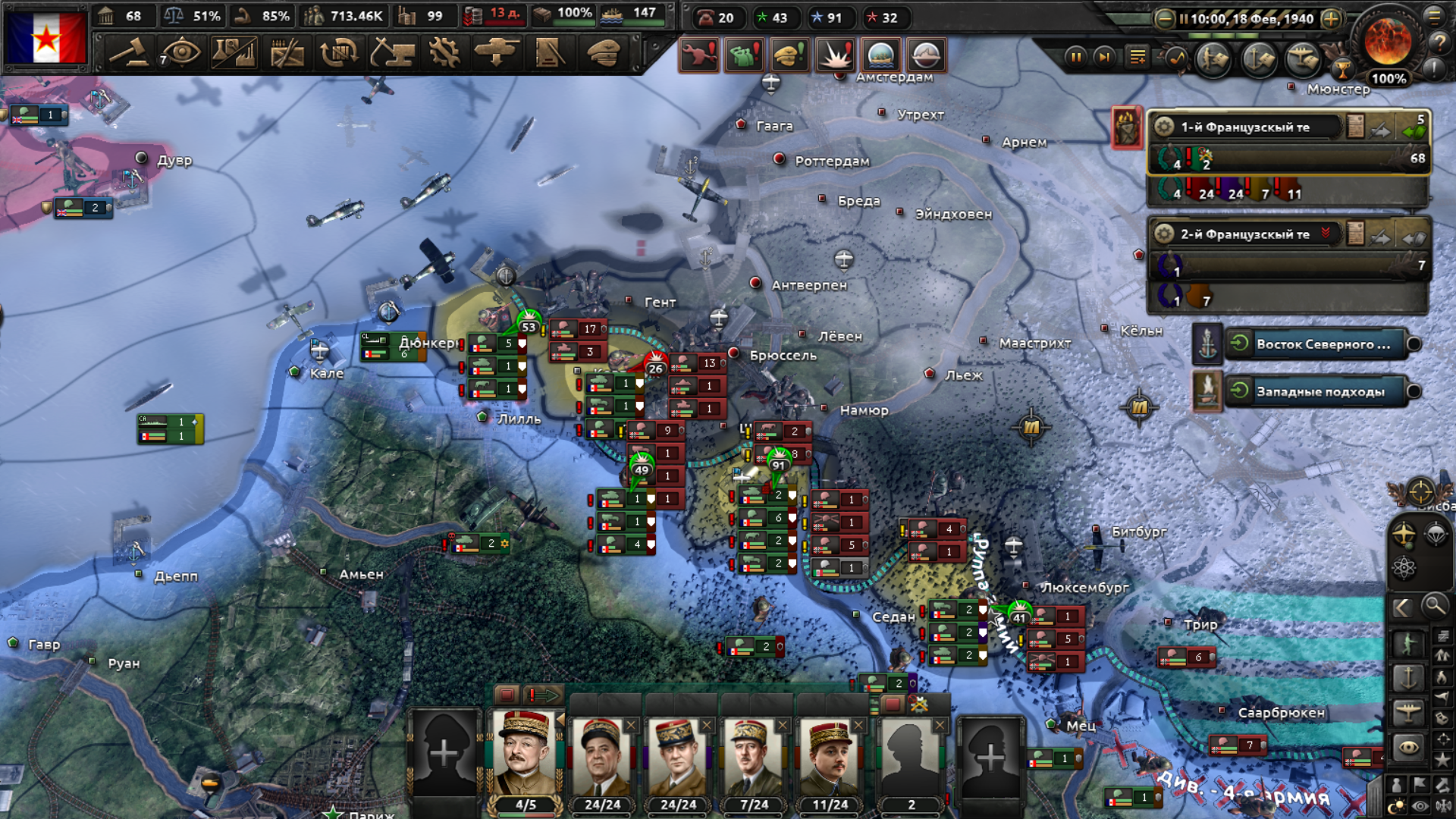Screen dimensions: 1456x819
Task: Open the music player note icon
Action: tap(1176, 58)
